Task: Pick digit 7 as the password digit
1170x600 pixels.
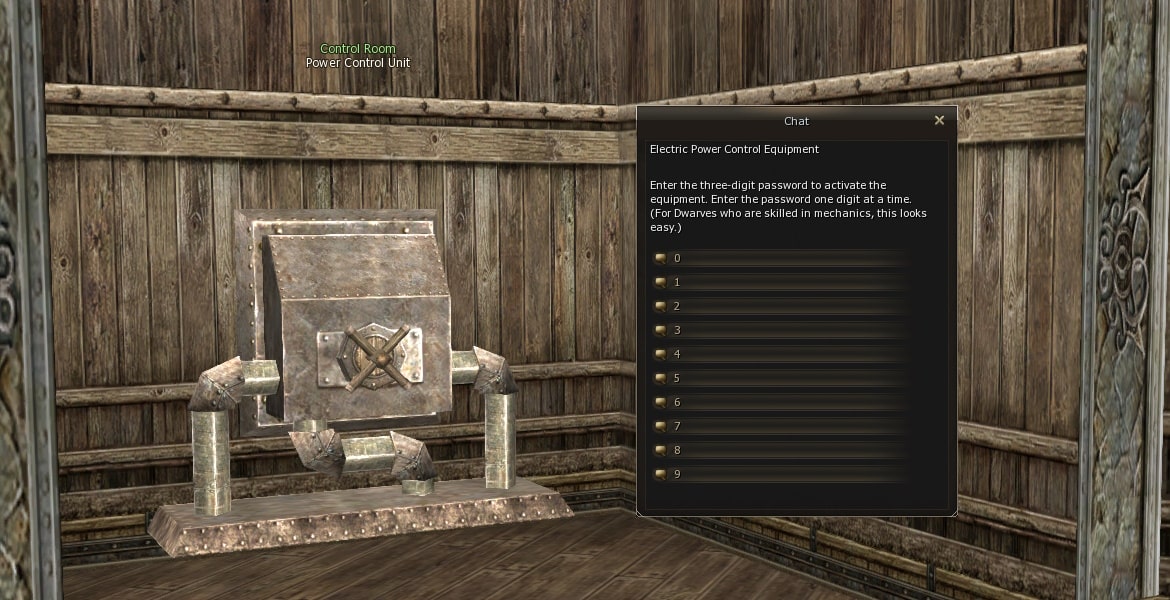Action: click(677, 426)
